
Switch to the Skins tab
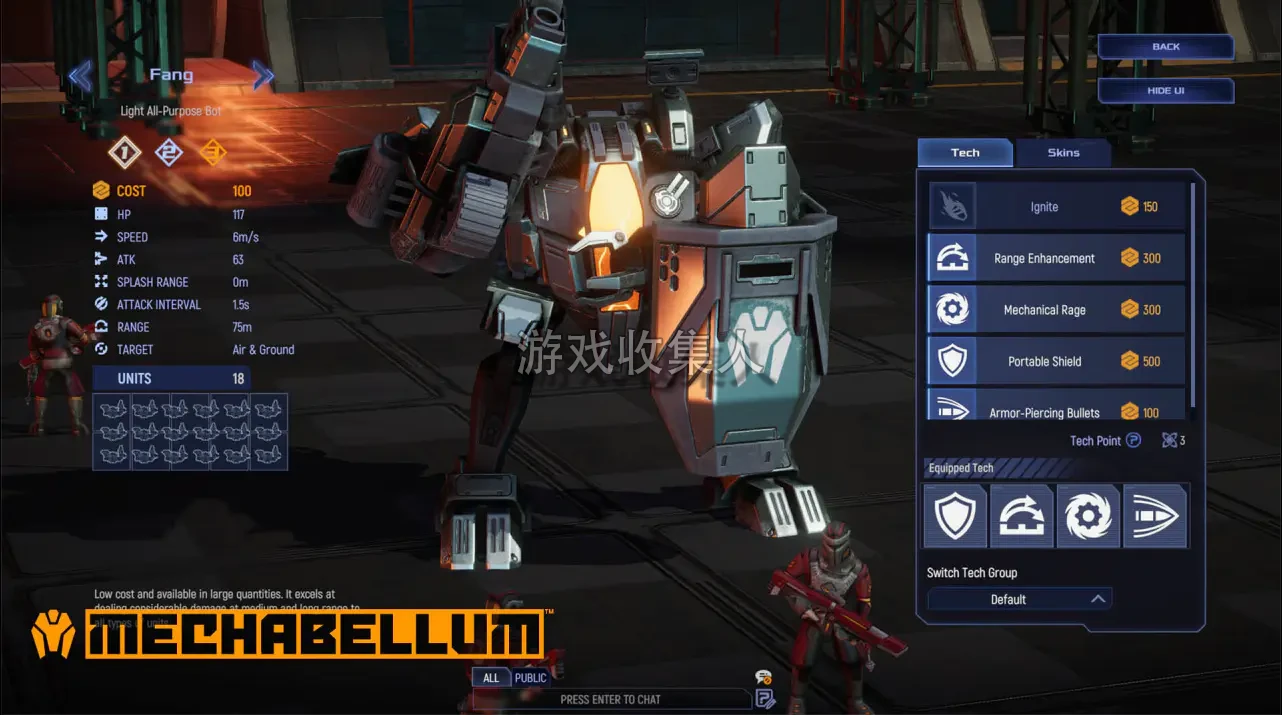click(1063, 153)
